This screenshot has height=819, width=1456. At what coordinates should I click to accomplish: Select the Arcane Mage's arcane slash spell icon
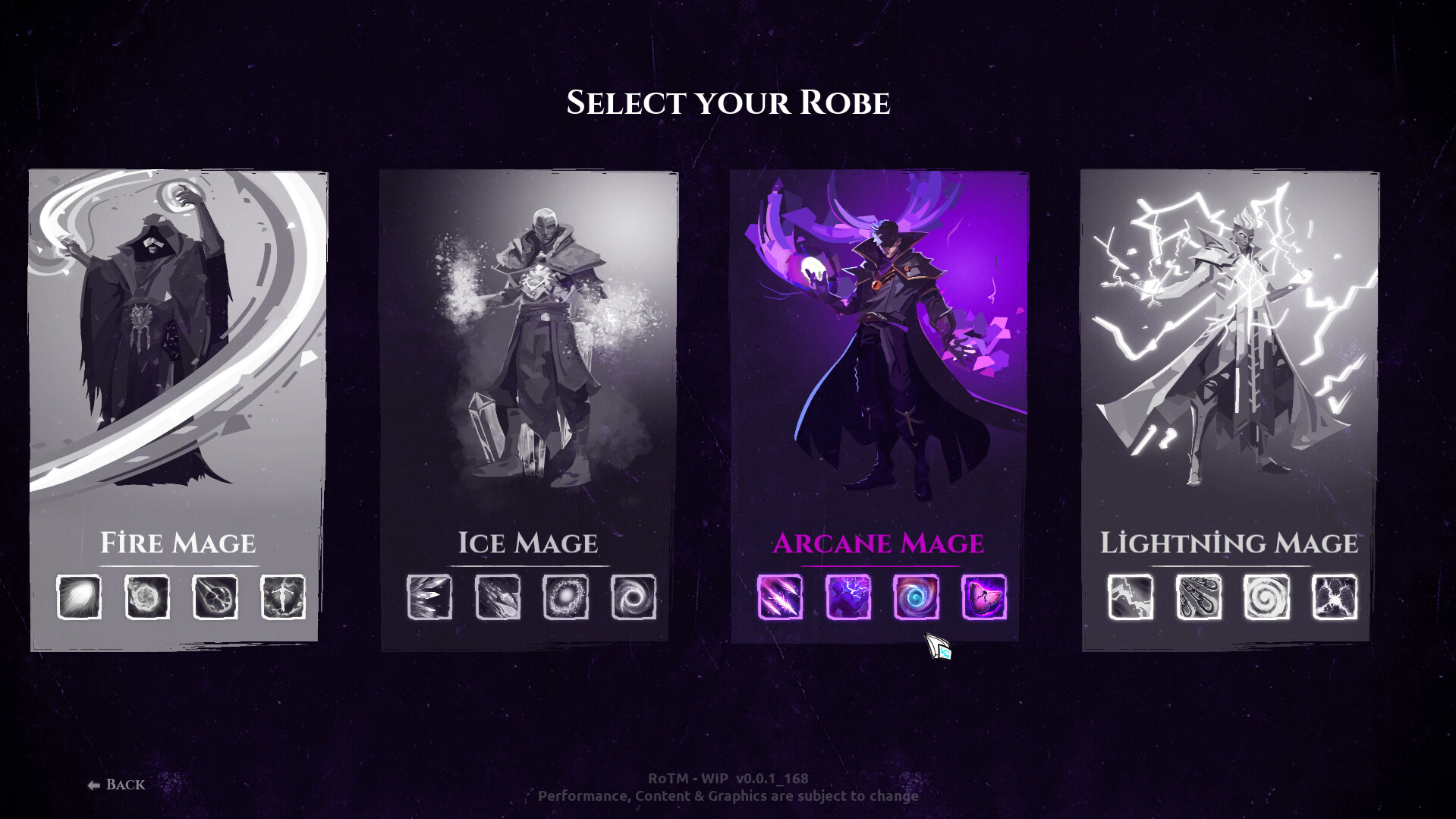point(780,596)
